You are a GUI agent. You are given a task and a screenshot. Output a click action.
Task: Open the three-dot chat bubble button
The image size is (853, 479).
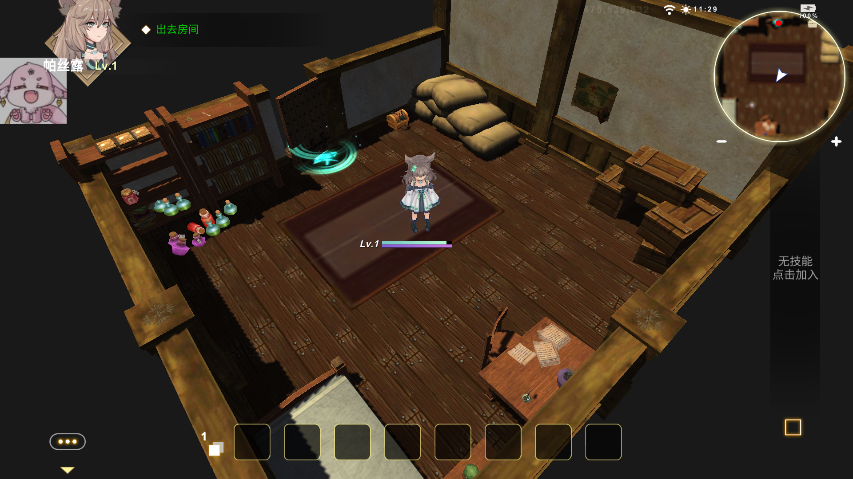68,441
